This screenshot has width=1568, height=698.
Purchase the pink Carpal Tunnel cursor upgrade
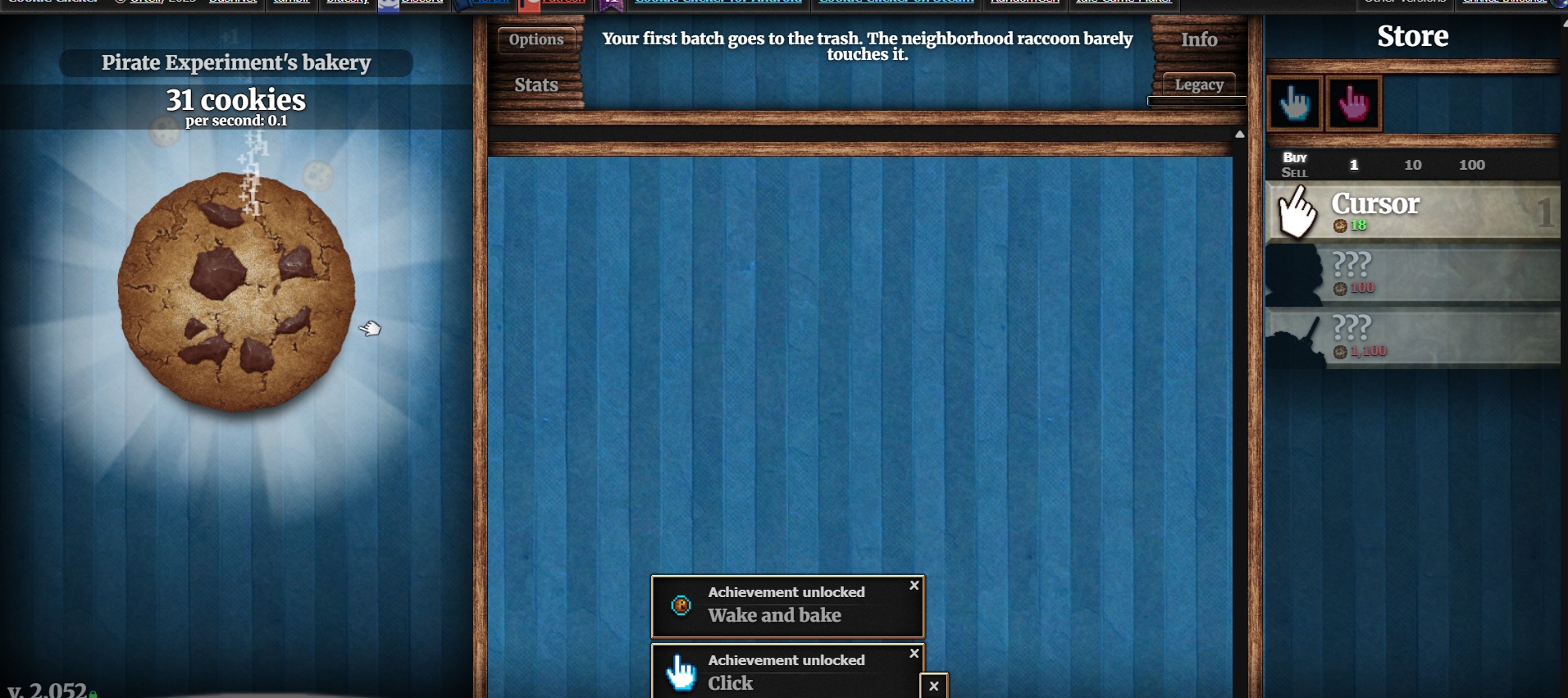(1353, 103)
